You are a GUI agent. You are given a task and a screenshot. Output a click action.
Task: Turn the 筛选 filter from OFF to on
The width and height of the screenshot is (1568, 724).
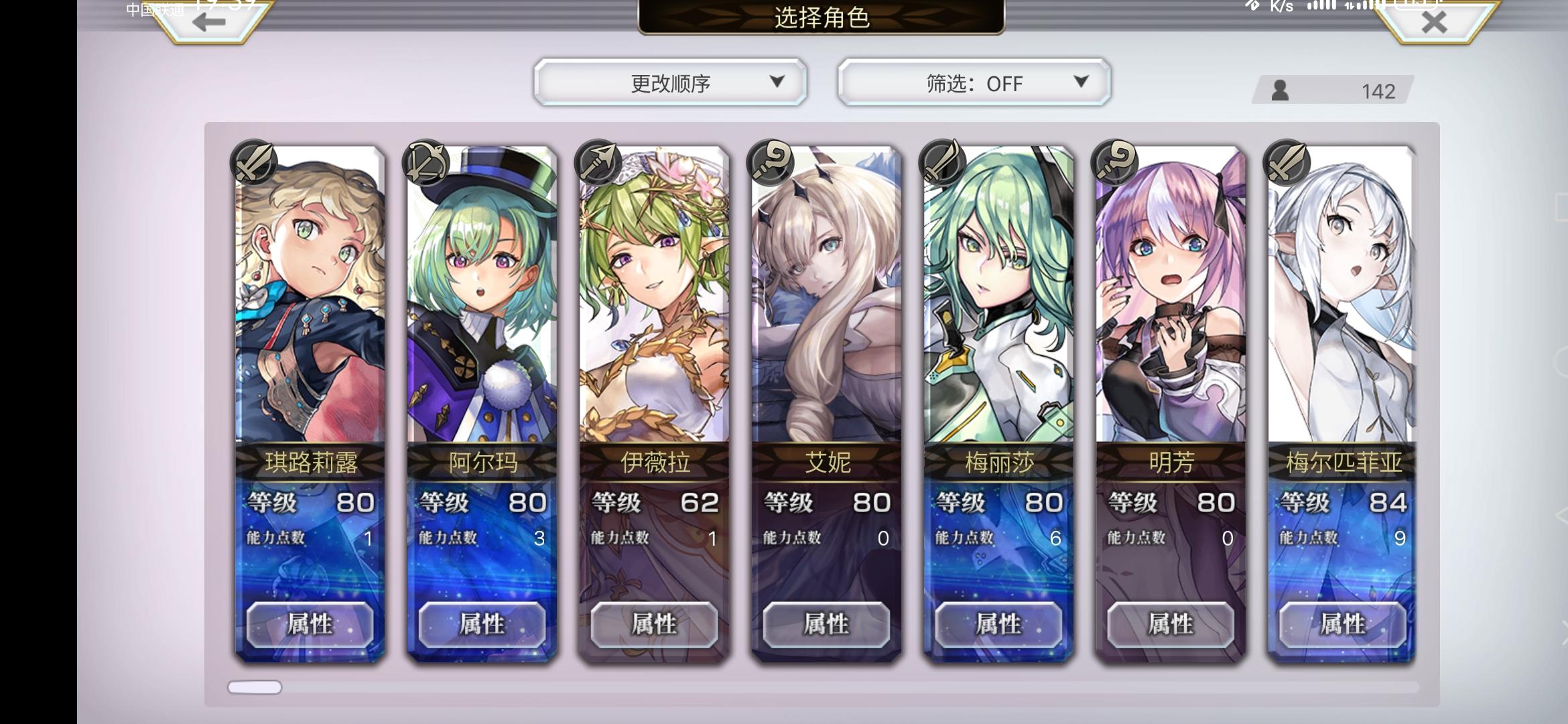pos(972,83)
